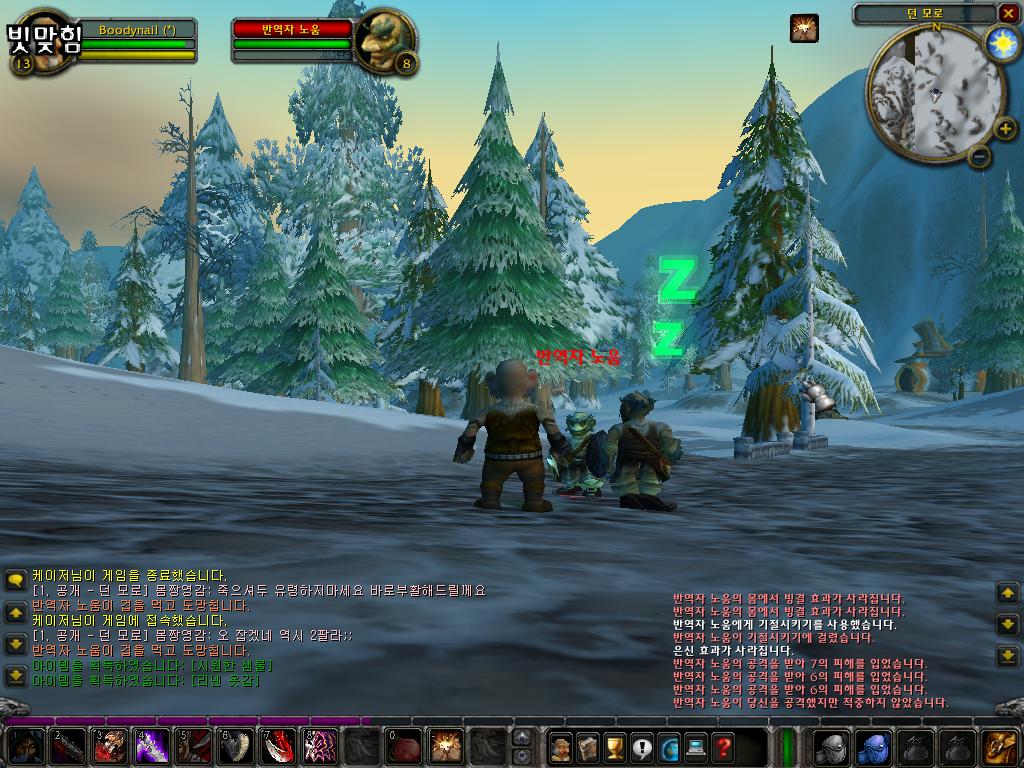
Task: Open the chat speech bubble menu
Action: click(x=15, y=580)
